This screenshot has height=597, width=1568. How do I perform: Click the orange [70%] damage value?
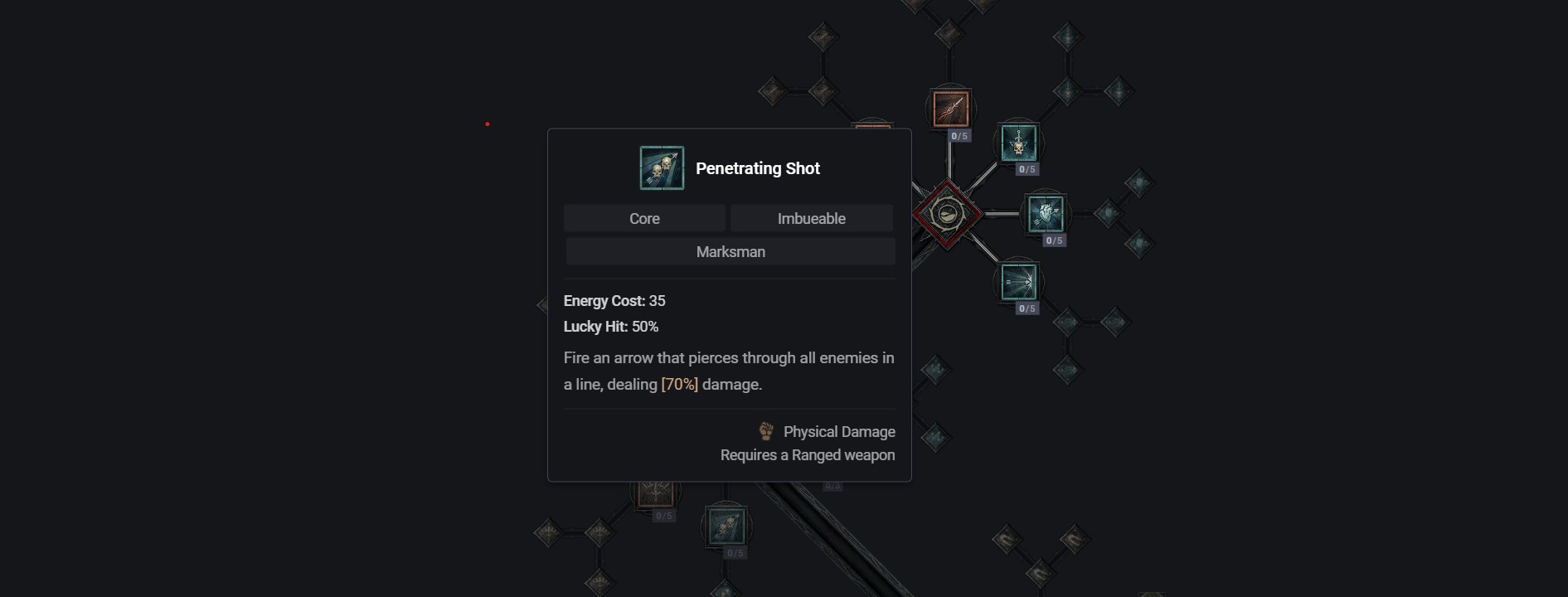(x=678, y=384)
